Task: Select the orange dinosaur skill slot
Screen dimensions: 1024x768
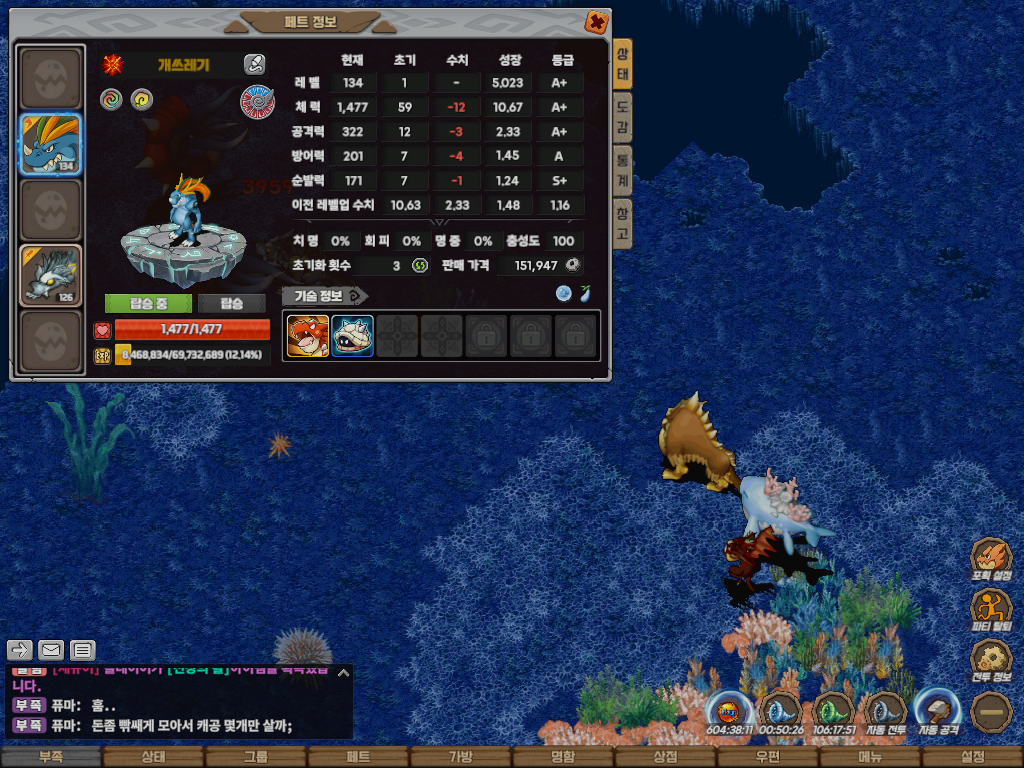Action: click(308, 336)
